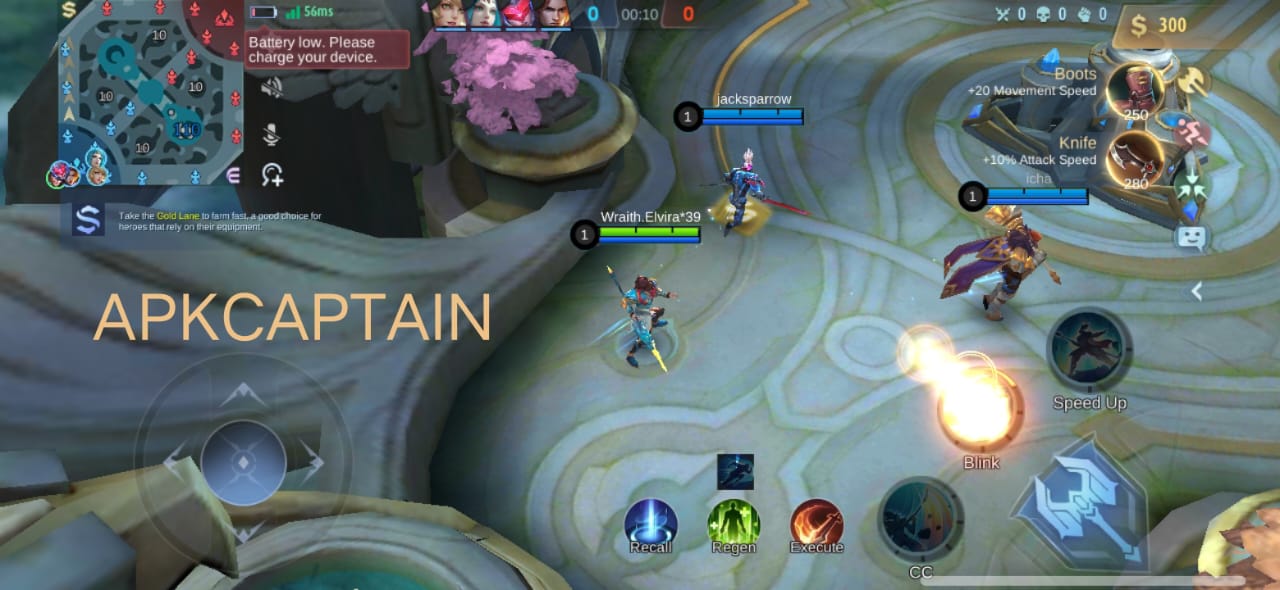The height and width of the screenshot is (590, 1280).
Task: Tap the movement joystick center
Action: point(243,463)
